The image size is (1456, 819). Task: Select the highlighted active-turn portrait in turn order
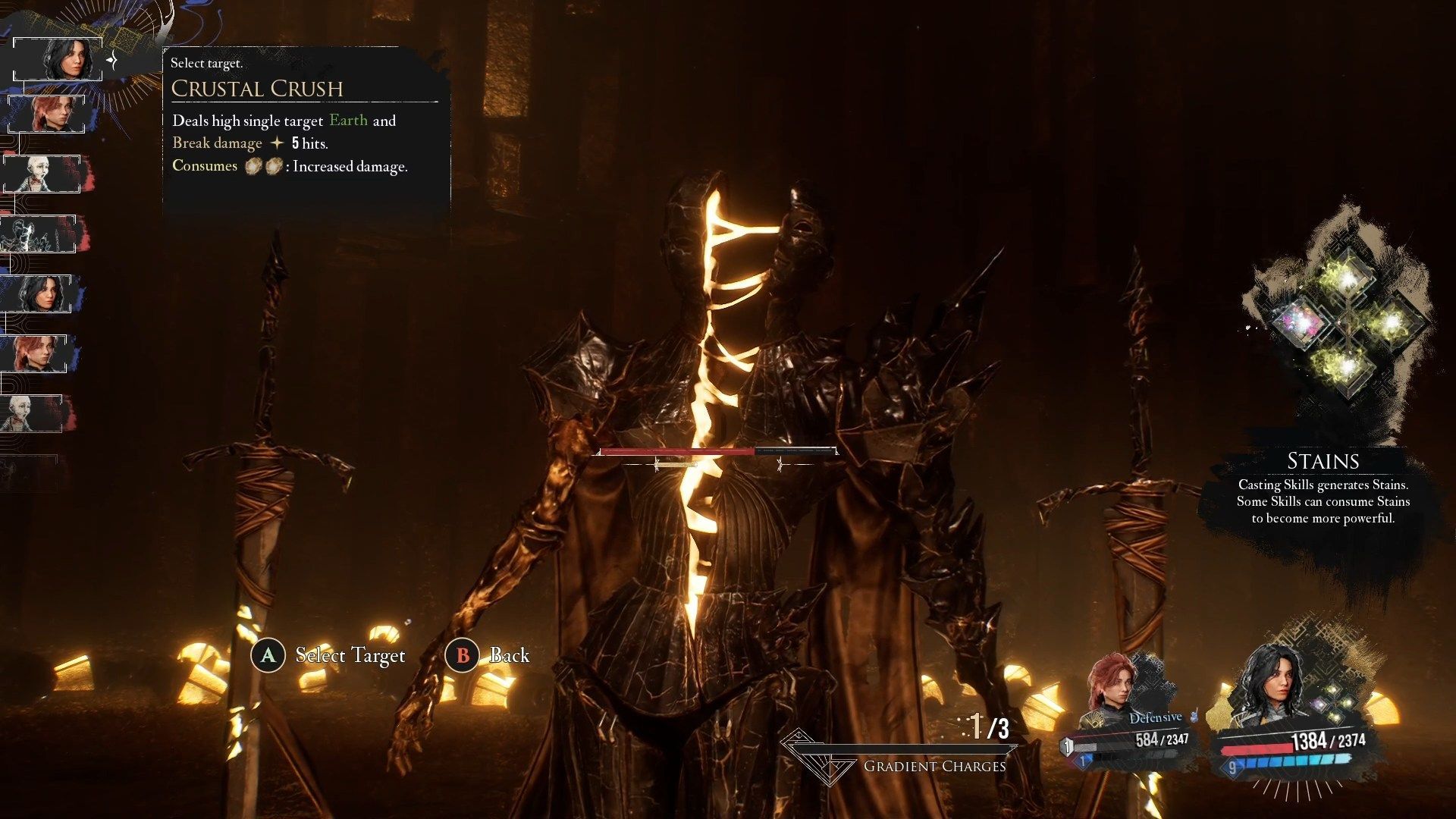[58, 59]
